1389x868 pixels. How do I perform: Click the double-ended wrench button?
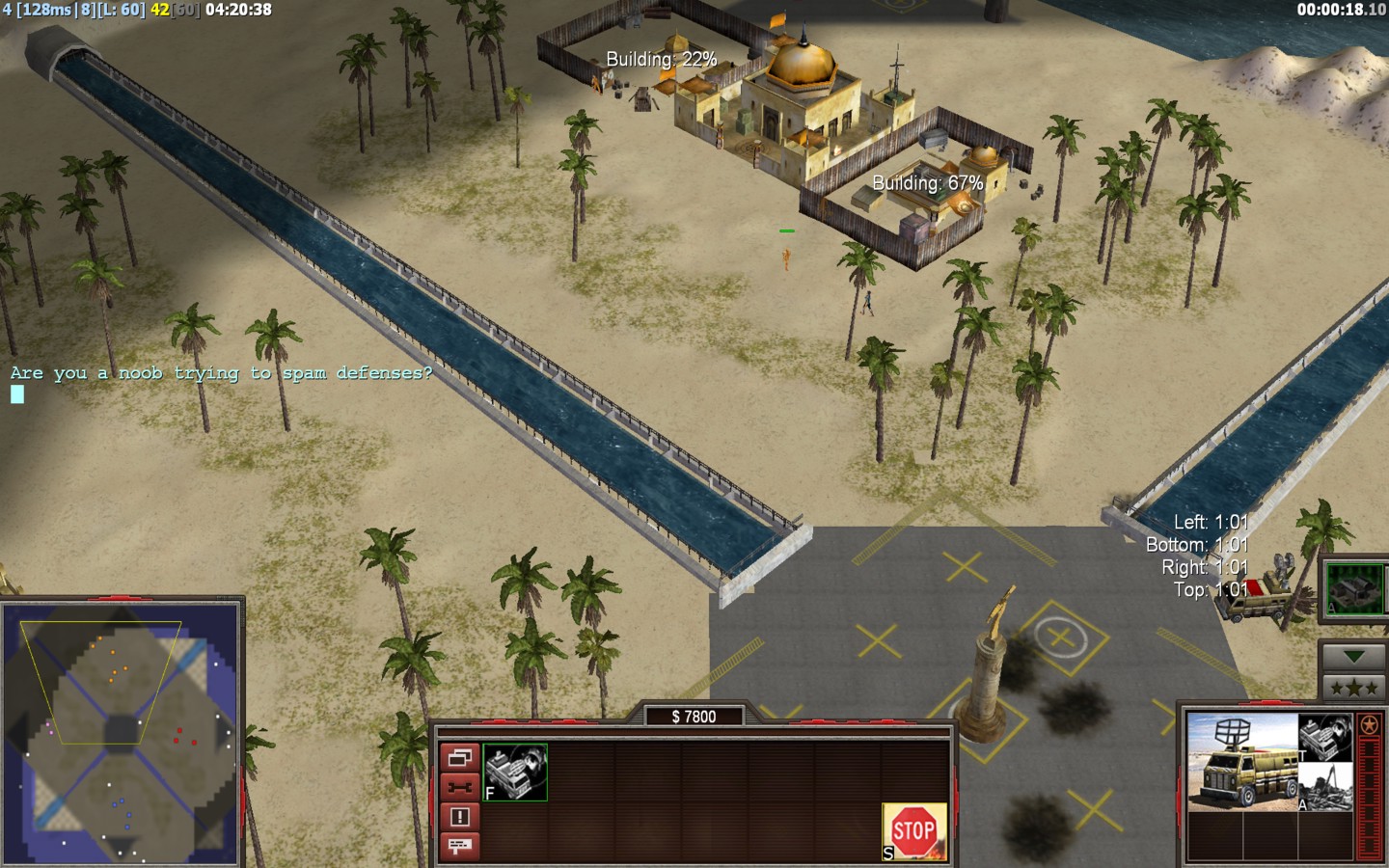[x=459, y=787]
